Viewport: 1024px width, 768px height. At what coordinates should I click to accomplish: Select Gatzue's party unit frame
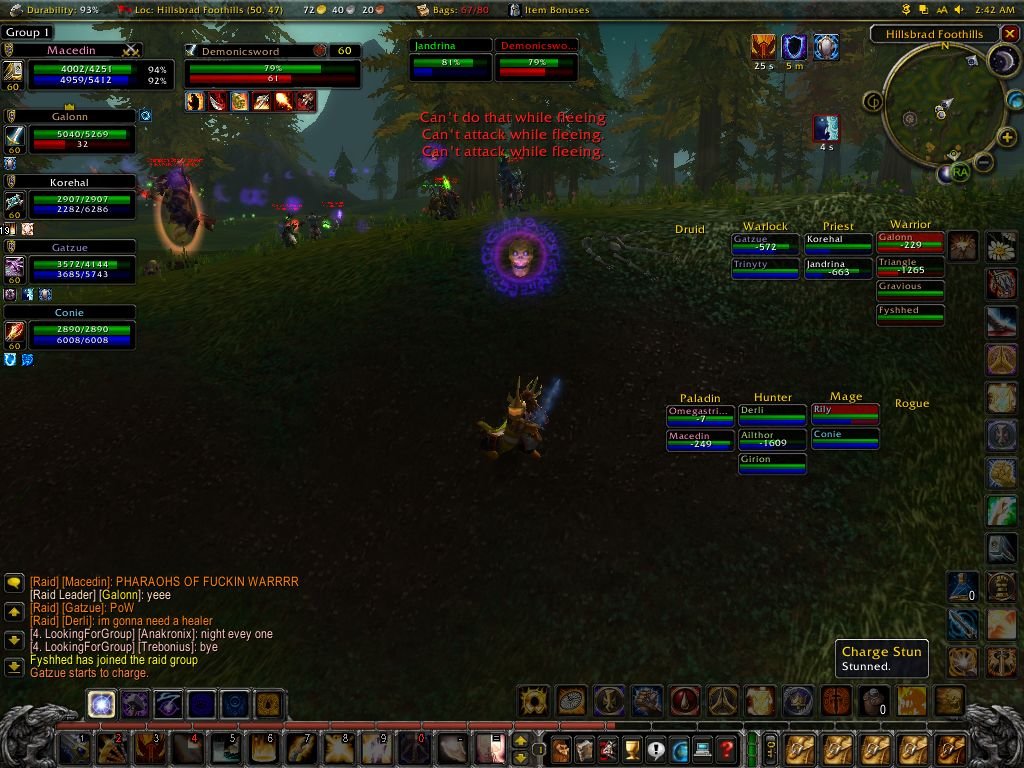point(82,267)
